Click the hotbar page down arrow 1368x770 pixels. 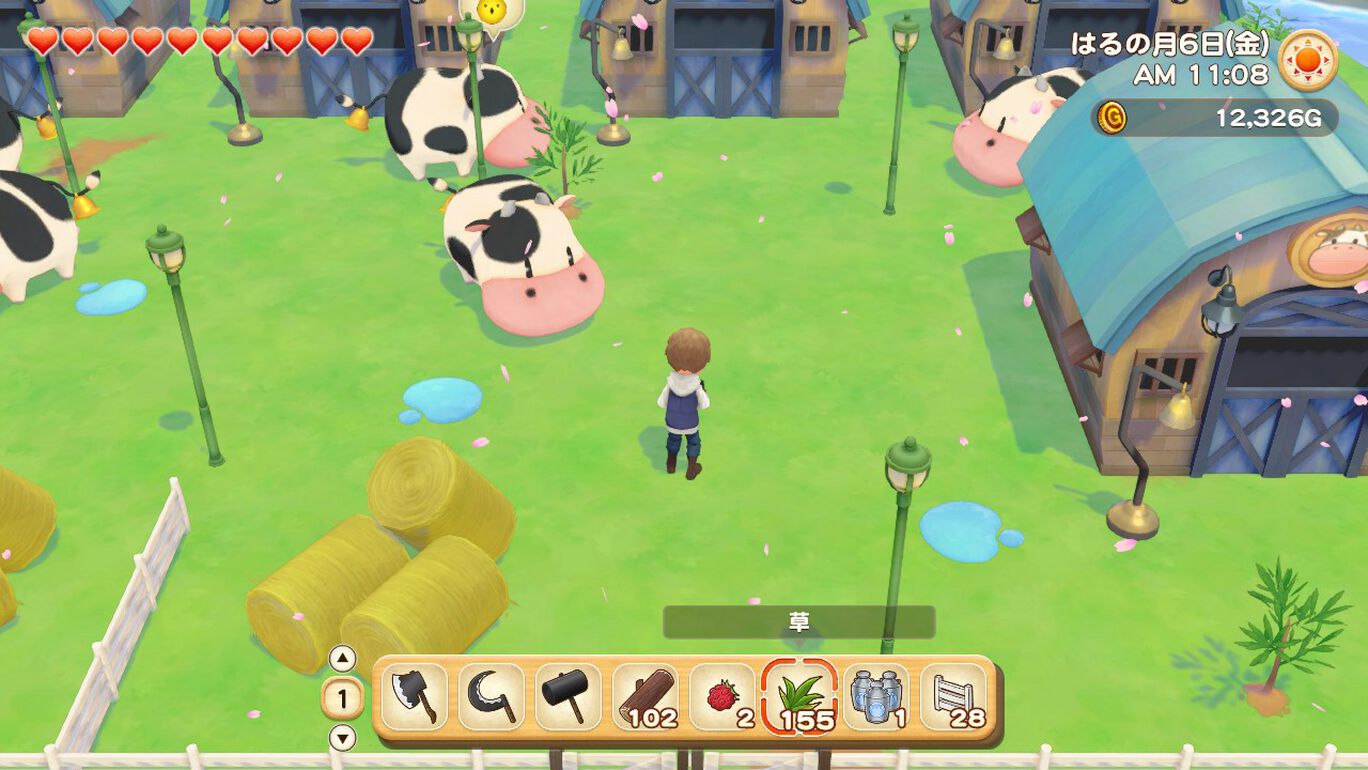click(x=343, y=739)
